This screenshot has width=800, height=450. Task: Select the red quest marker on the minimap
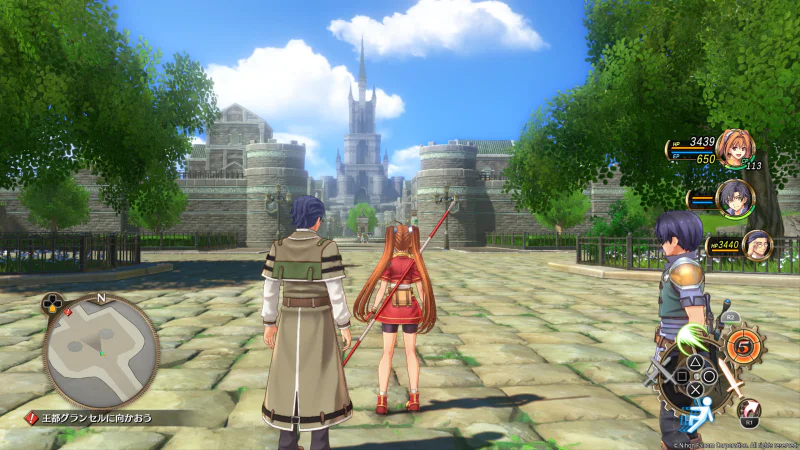(x=68, y=312)
